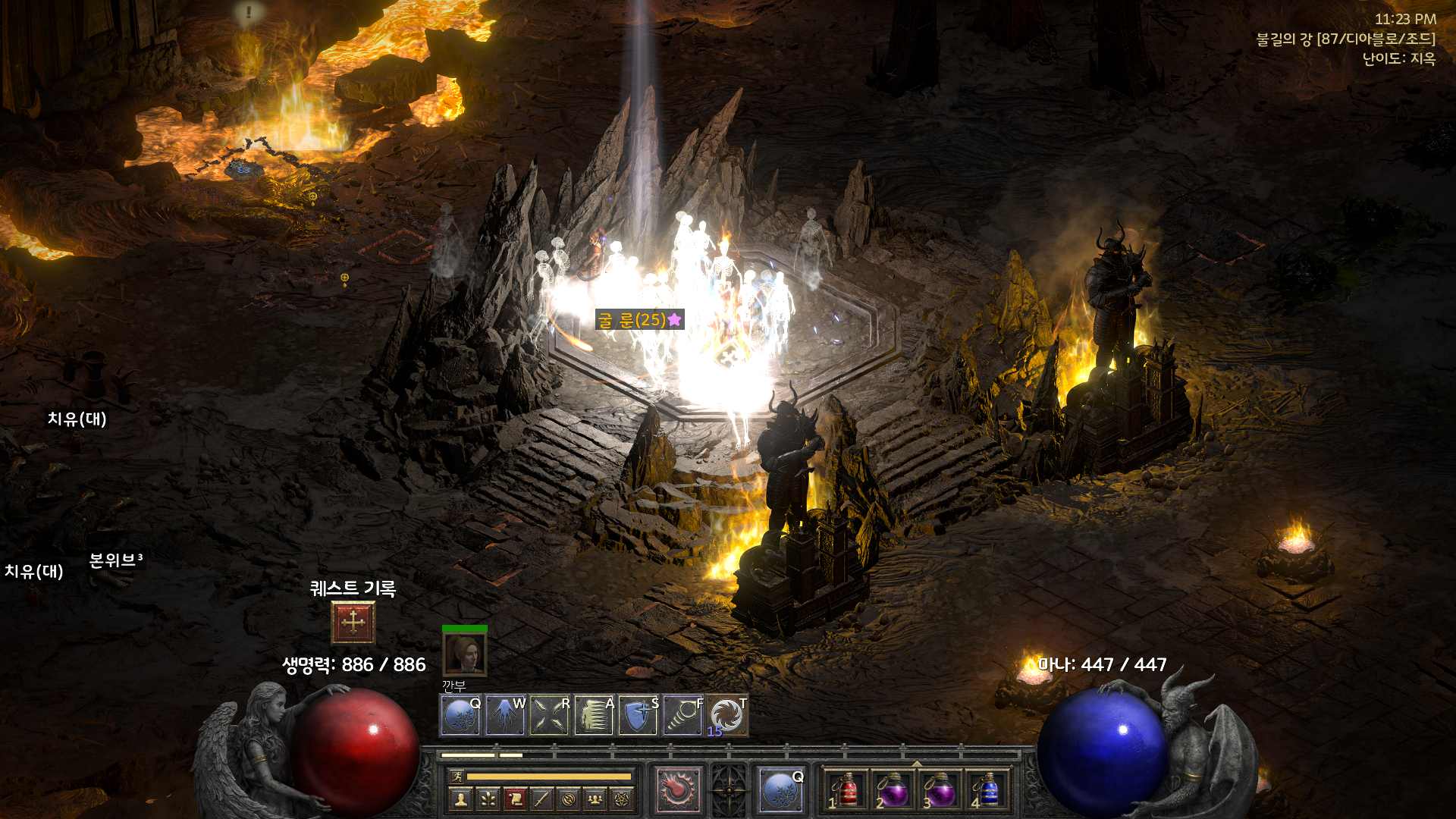
Task: Toggle the run/walk button
Action: pyautogui.click(x=457, y=777)
